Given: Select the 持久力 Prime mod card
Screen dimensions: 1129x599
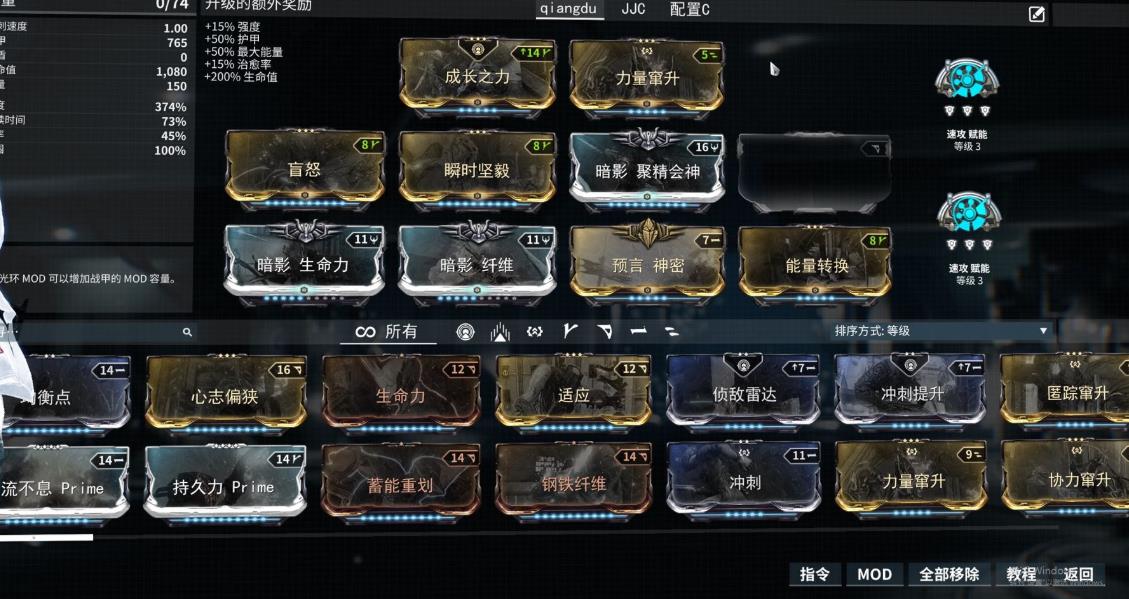Looking at the screenshot, I should pos(224,486).
